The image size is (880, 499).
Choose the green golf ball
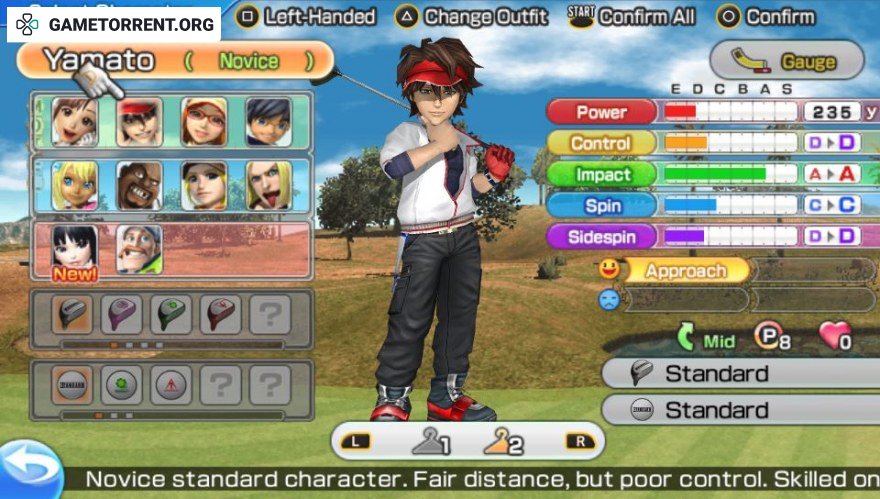coord(122,384)
